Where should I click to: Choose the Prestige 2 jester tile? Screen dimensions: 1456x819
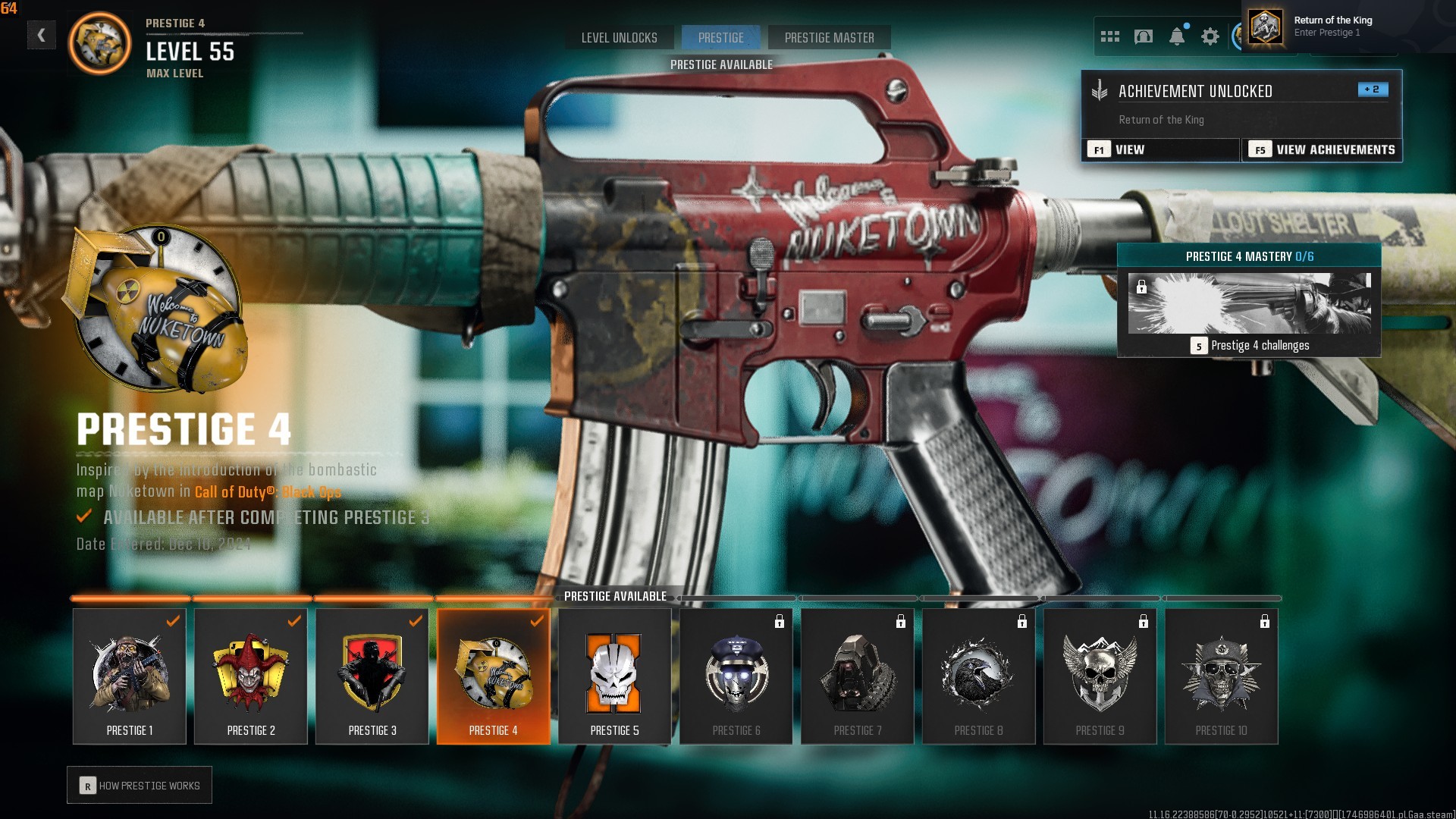pyautogui.click(x=251, y=676)
